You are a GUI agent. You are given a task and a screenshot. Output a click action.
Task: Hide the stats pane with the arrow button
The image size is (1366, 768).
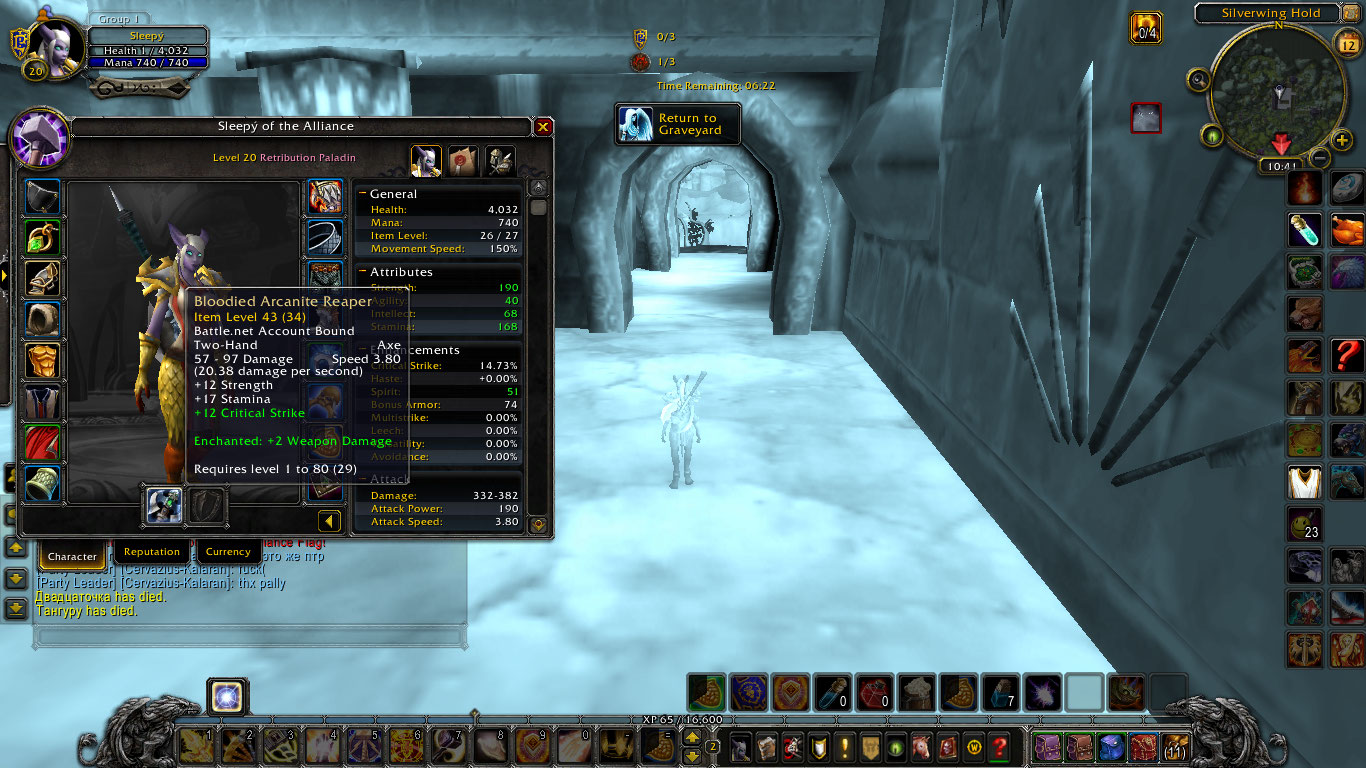point(329,521)
